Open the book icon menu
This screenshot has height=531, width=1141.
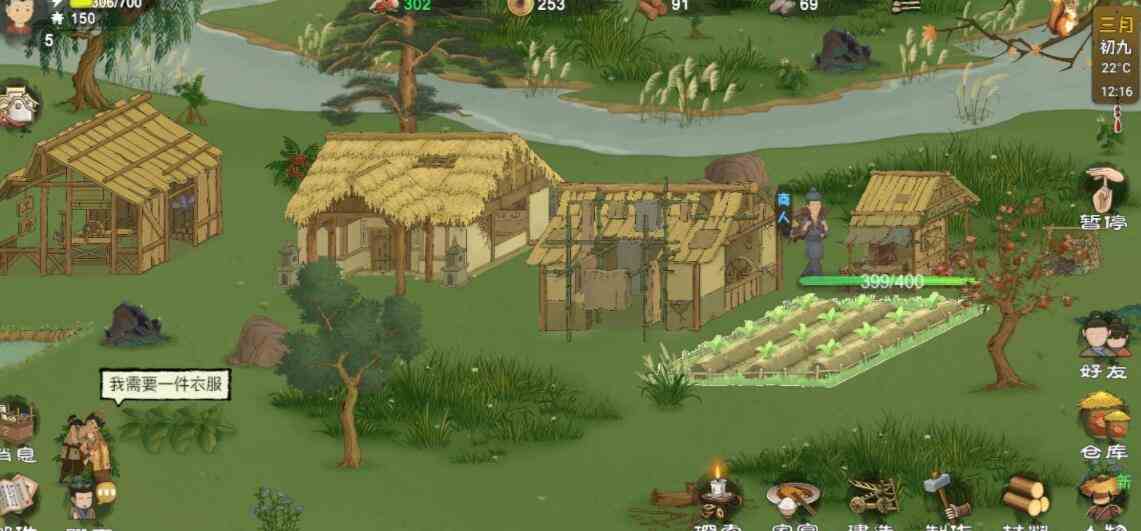point(17,497)
